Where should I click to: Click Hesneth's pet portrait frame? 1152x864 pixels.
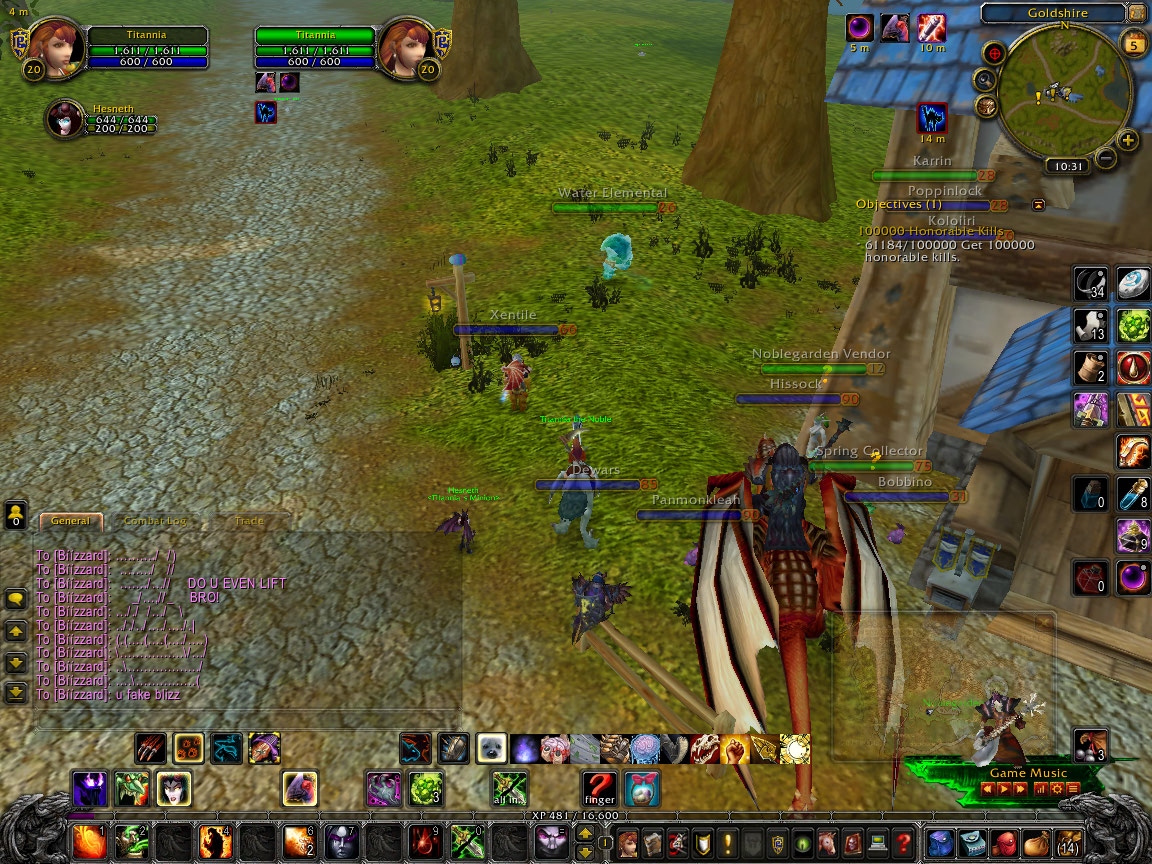63,119
